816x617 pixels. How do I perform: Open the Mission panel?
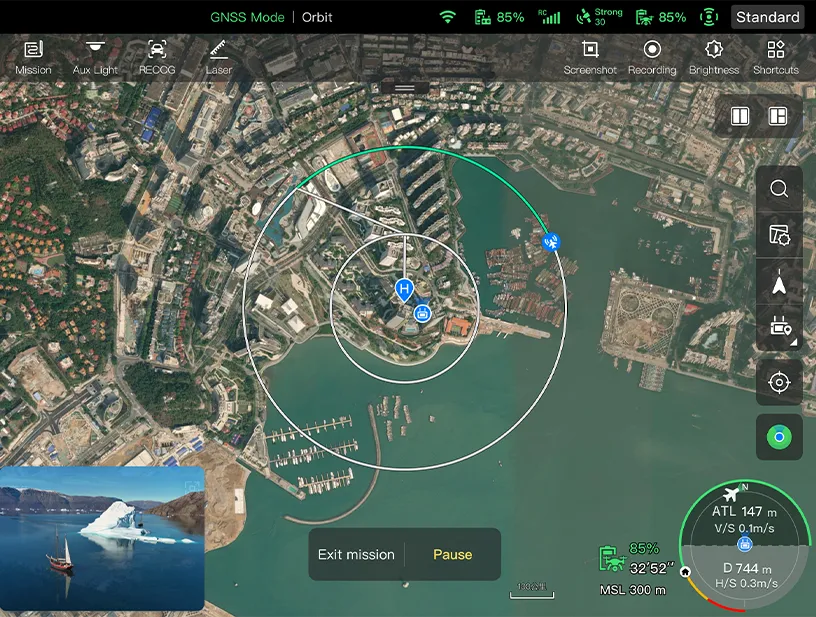pos(33,57)
